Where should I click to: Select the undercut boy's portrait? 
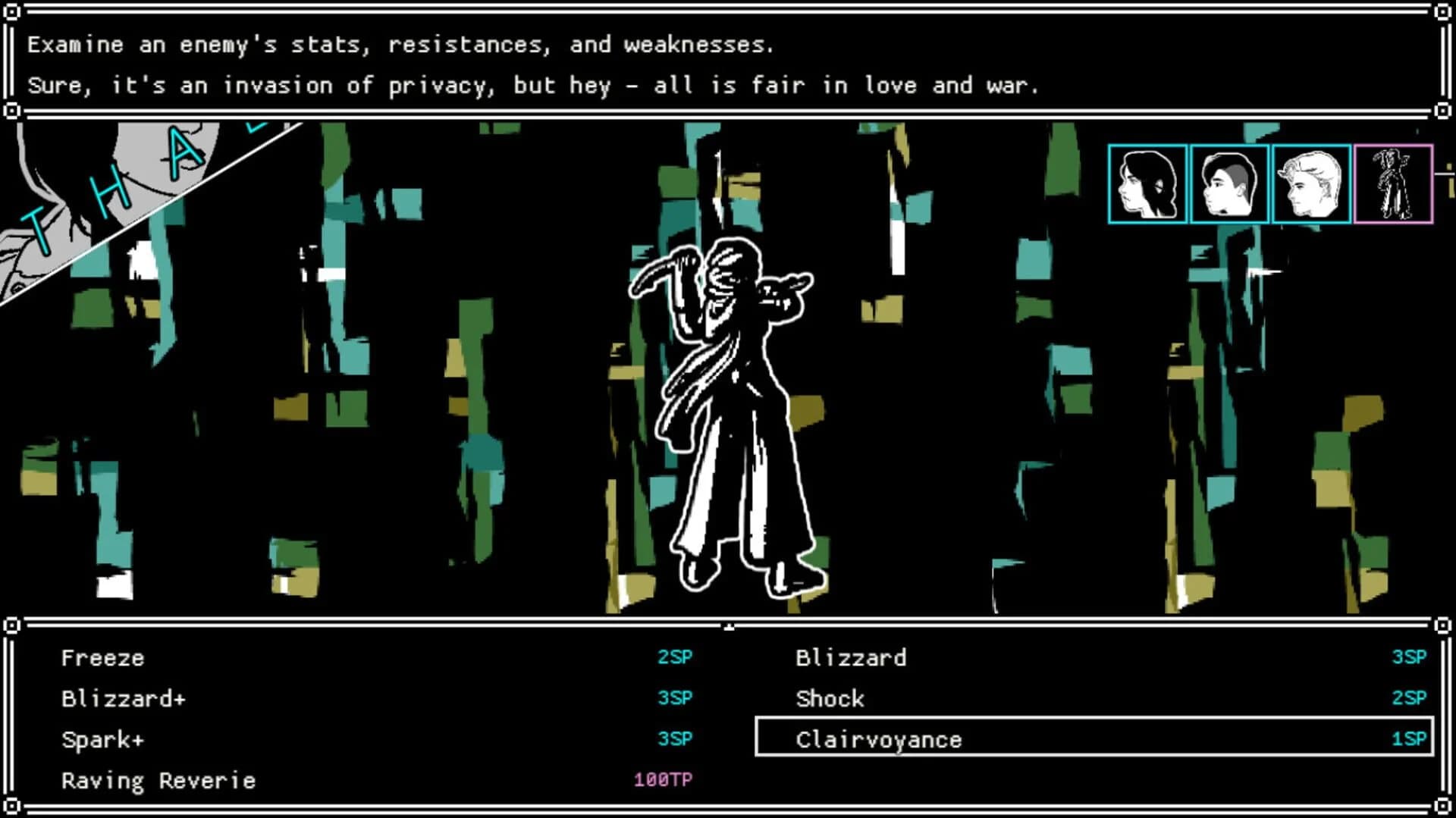(1228, 180)
